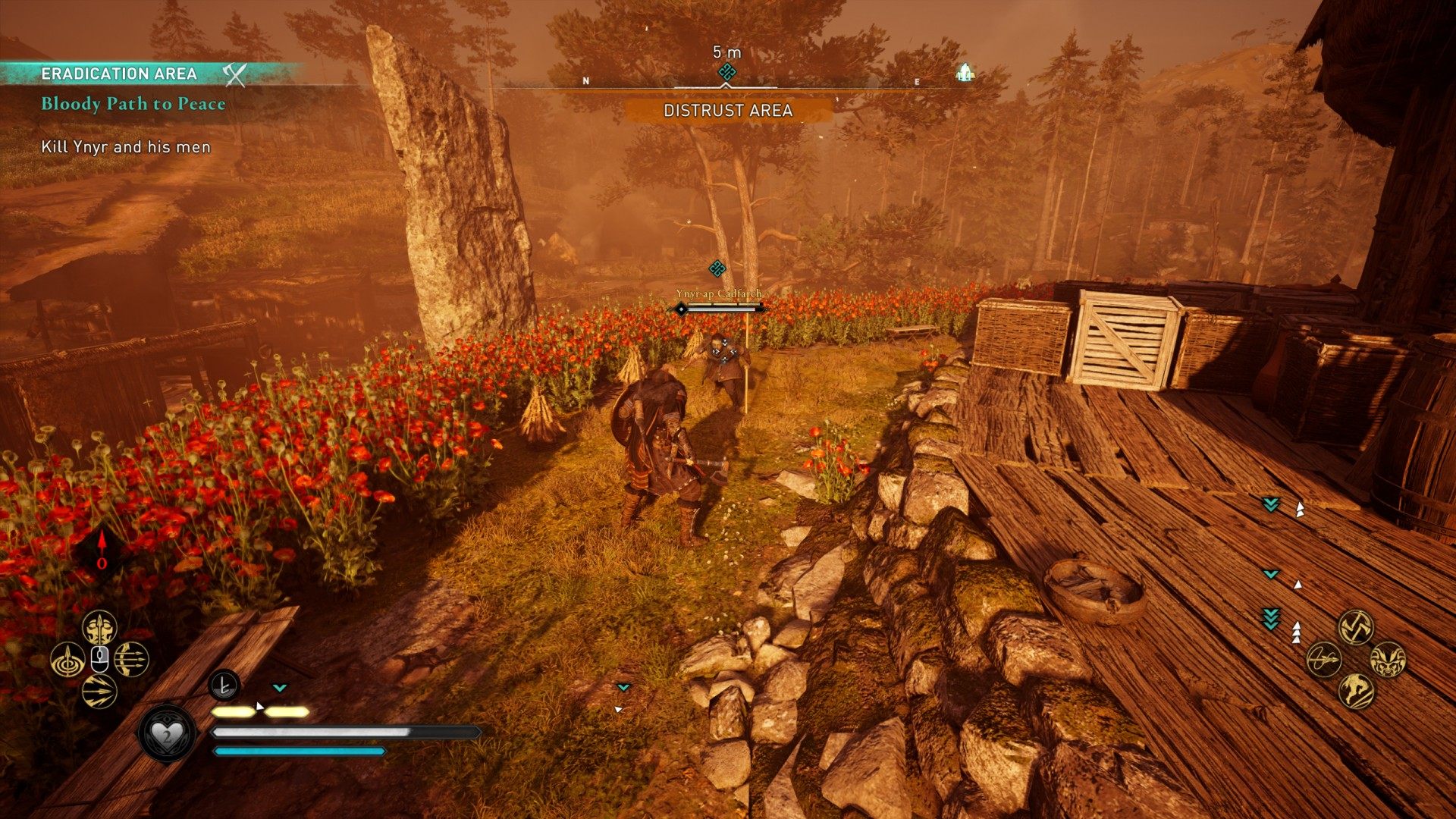The width and height of the screenshot is (1456, 819).
Task: Activate the horned face melee ability
Action: click(x=1388, y=659)
